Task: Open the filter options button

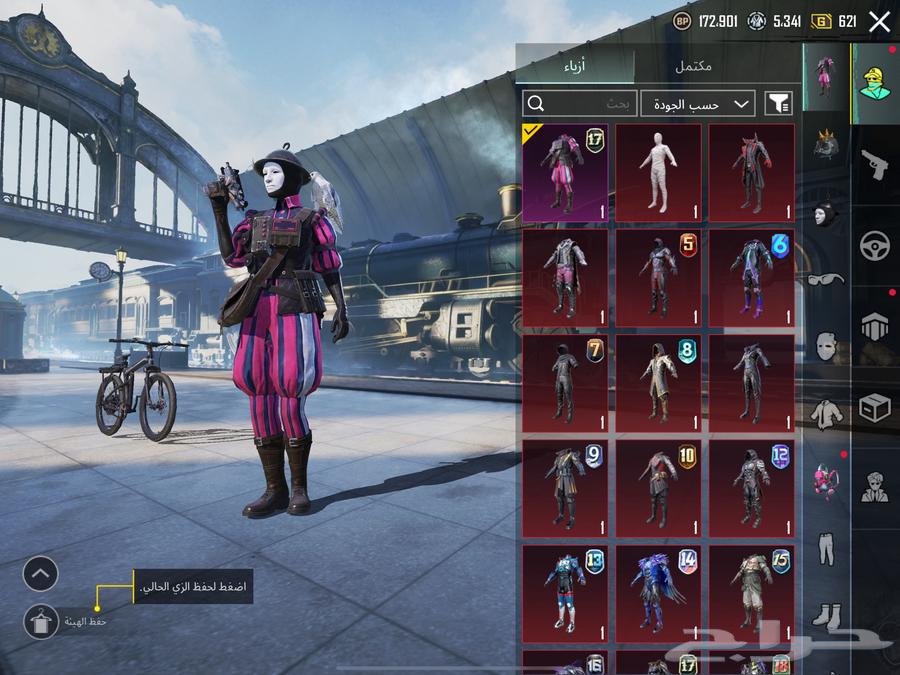Action: click(x=778, y=103)
